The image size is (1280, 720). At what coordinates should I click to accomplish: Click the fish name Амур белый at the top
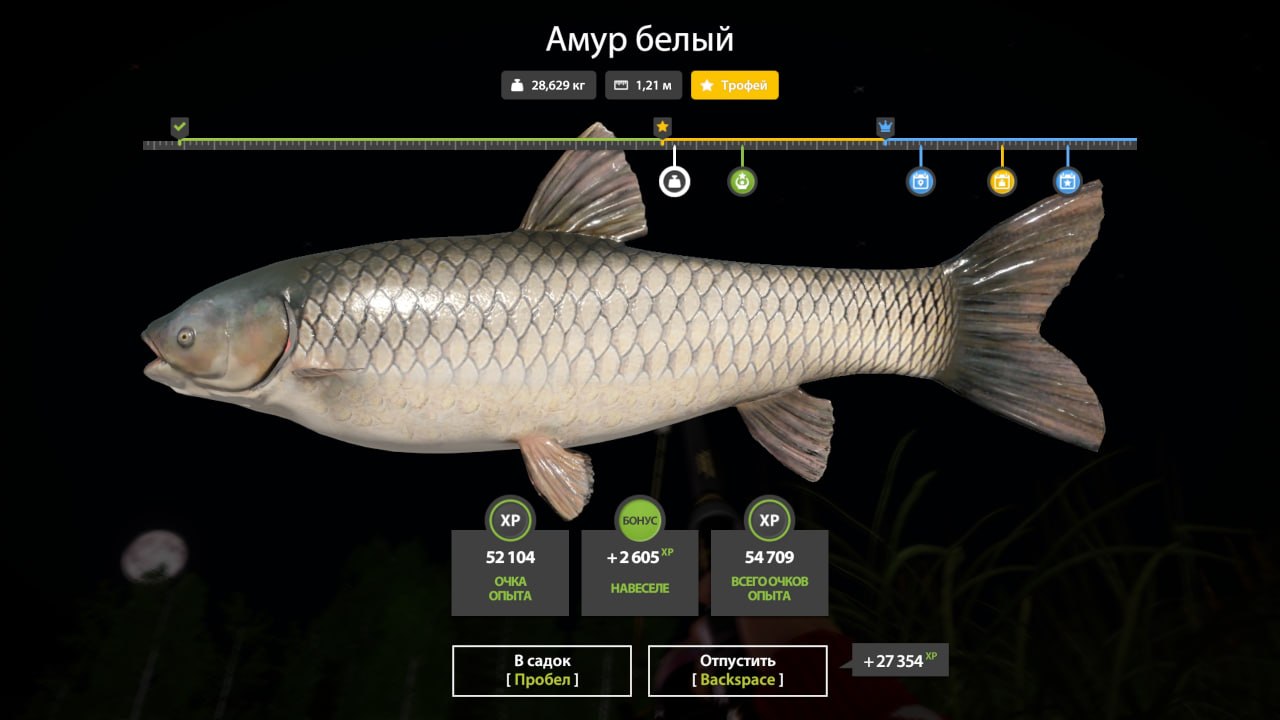point(639,40)
